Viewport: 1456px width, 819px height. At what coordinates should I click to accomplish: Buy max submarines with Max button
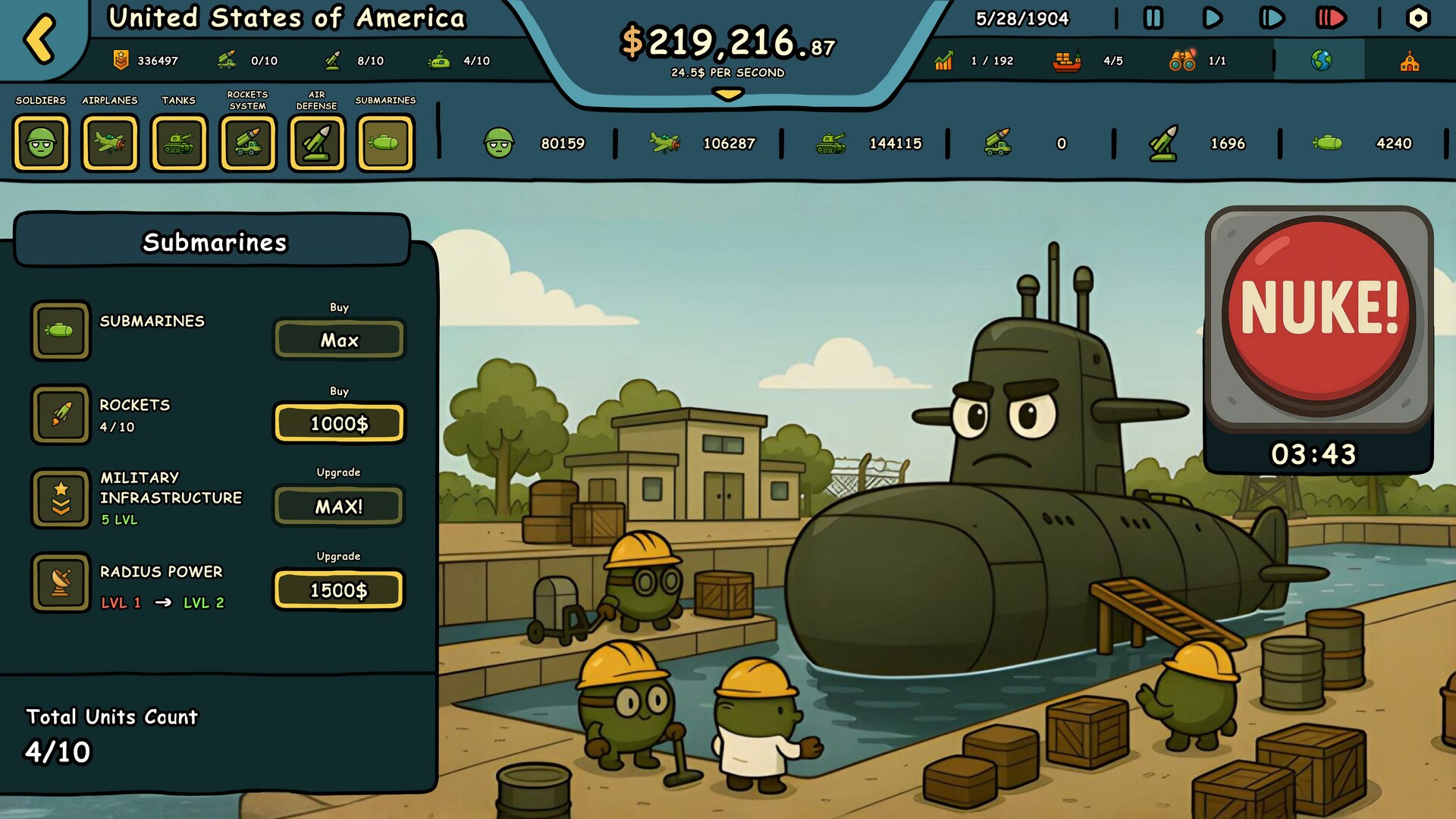tap(339, 340)
